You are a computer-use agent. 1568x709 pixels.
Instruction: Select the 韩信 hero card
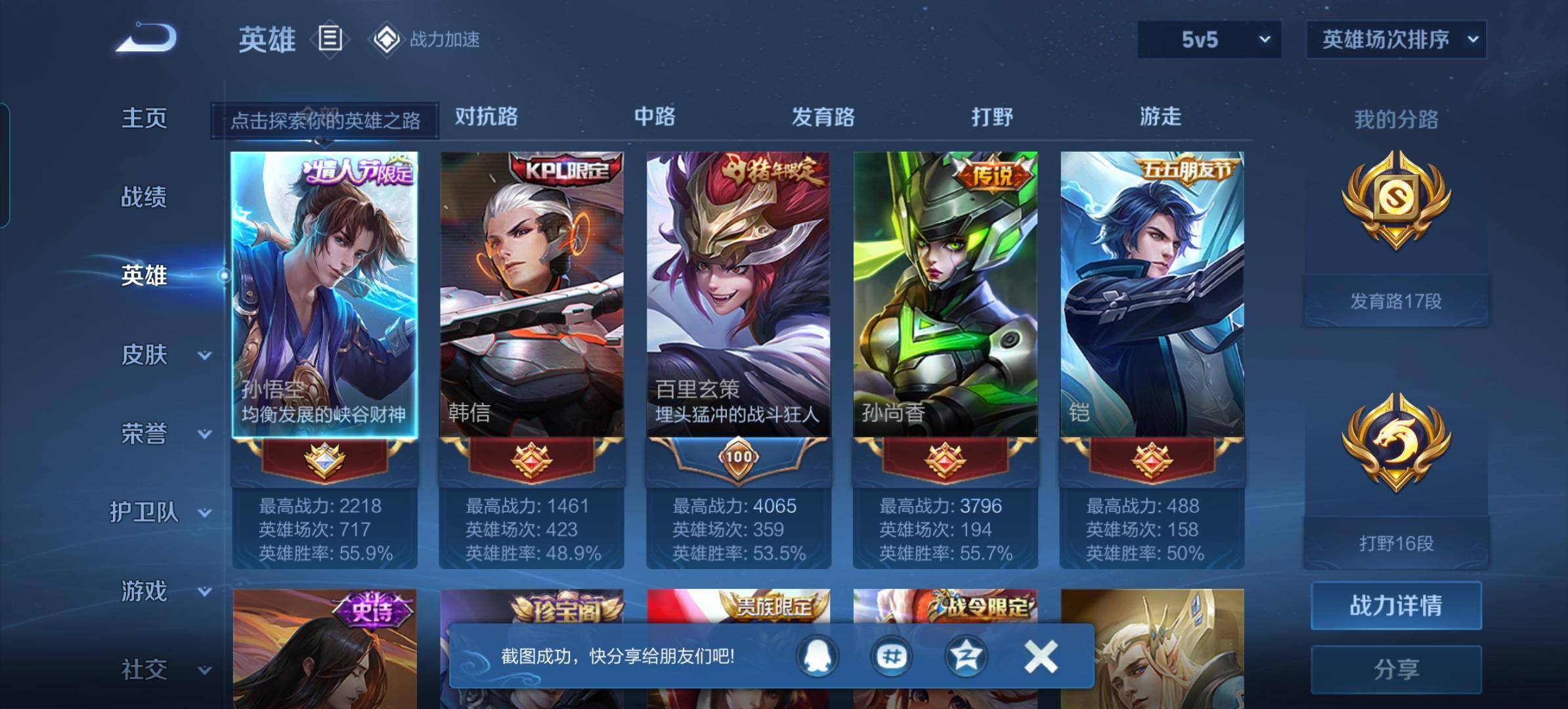[531, 295]
